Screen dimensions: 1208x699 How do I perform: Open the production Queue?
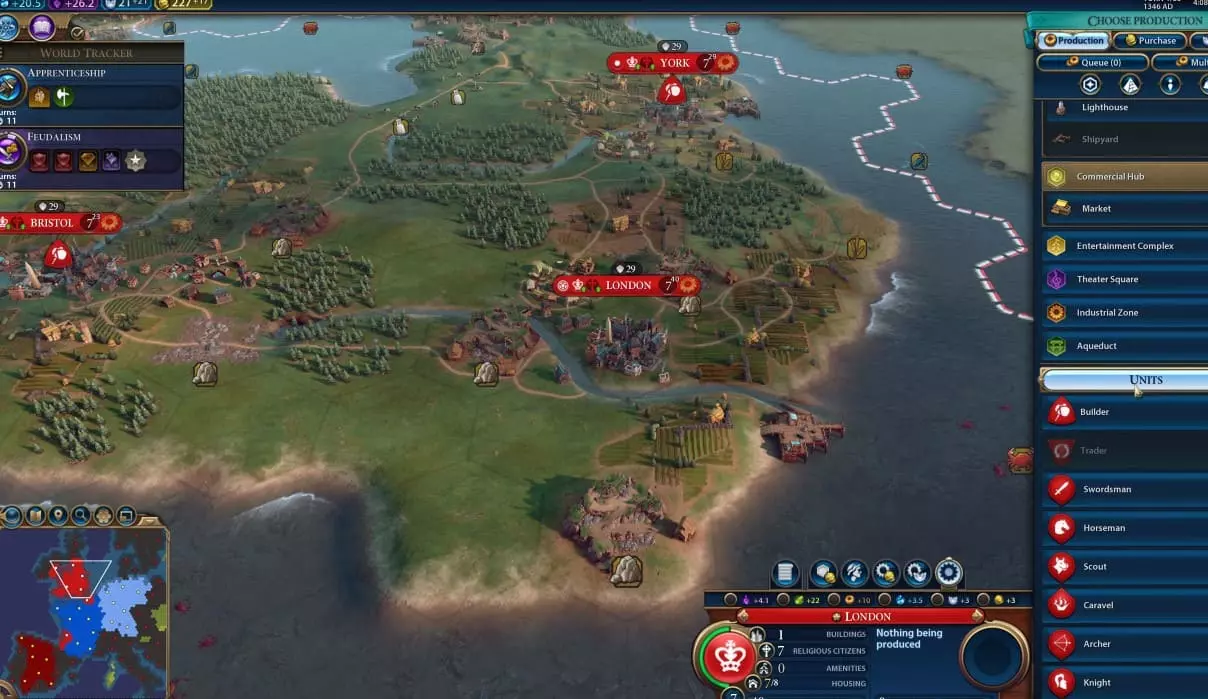[x=1091, y=62]
